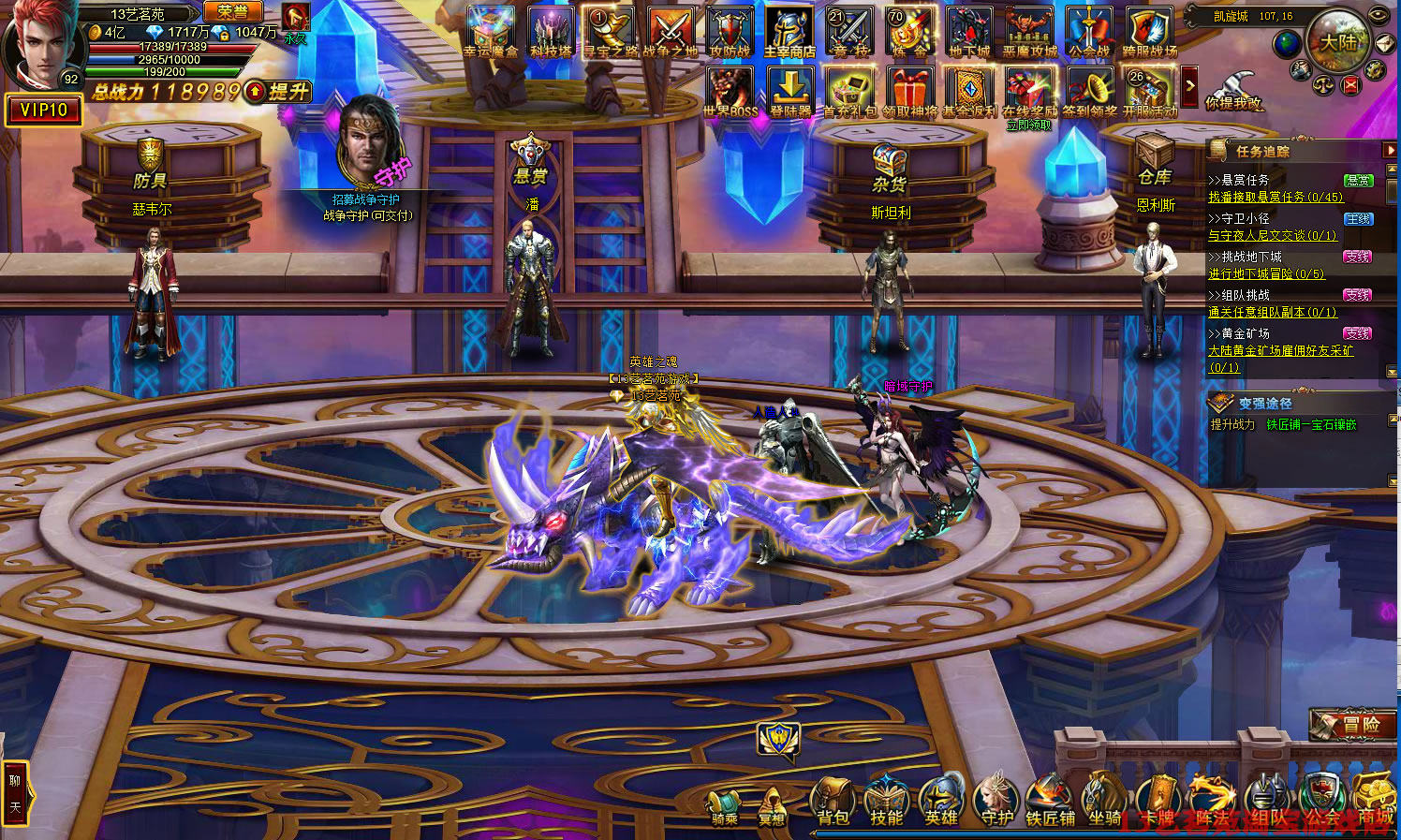Open the 技能 skills menu
Viewport: 1401px width, 840px height.
point(886,803)
